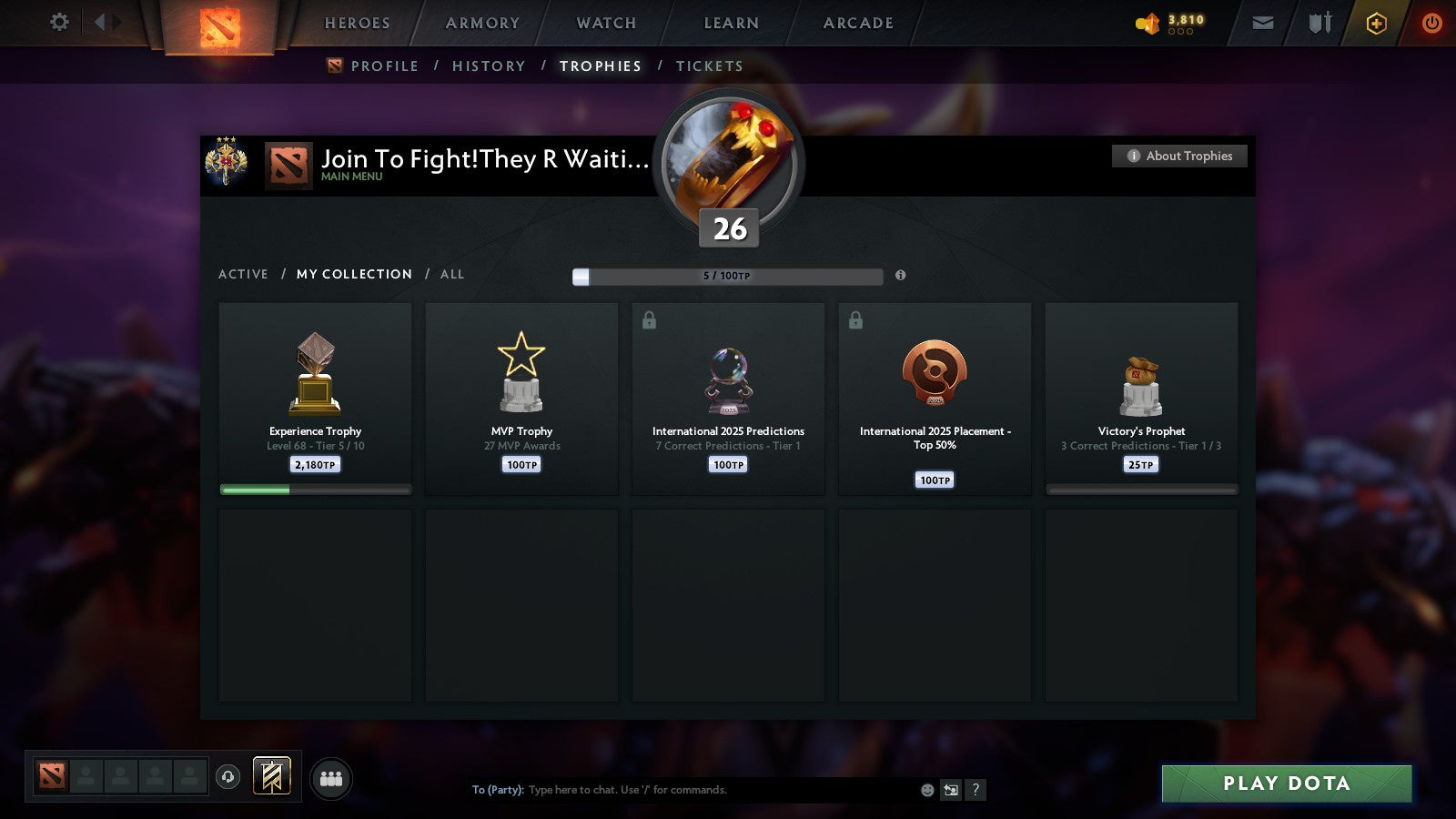Open the emoticon picker in chat
Image resolution: width=1456 pixels, height=819 pixels.
[925, 790]
